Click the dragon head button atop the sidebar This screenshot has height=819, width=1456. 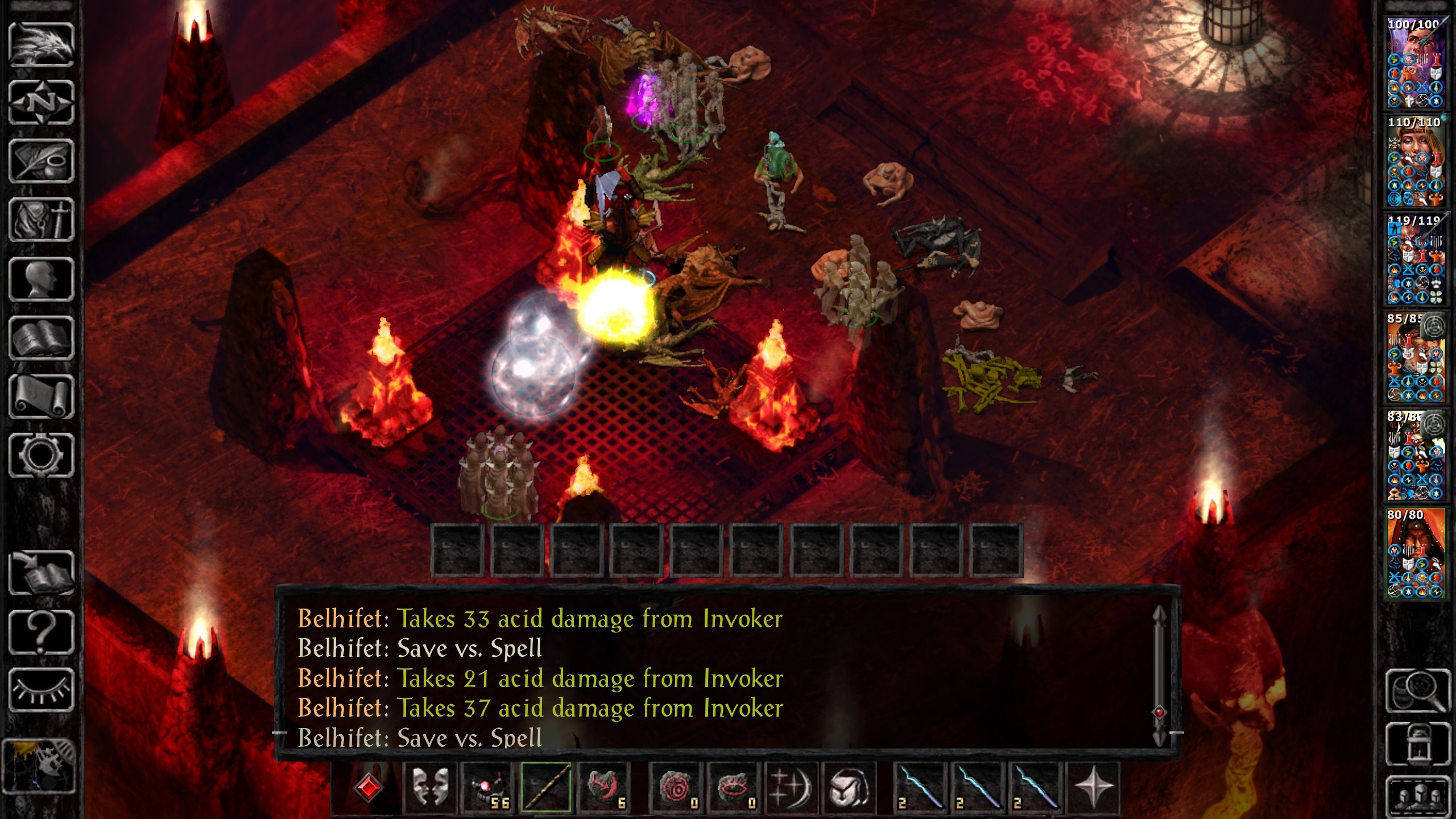pos(41,44)
